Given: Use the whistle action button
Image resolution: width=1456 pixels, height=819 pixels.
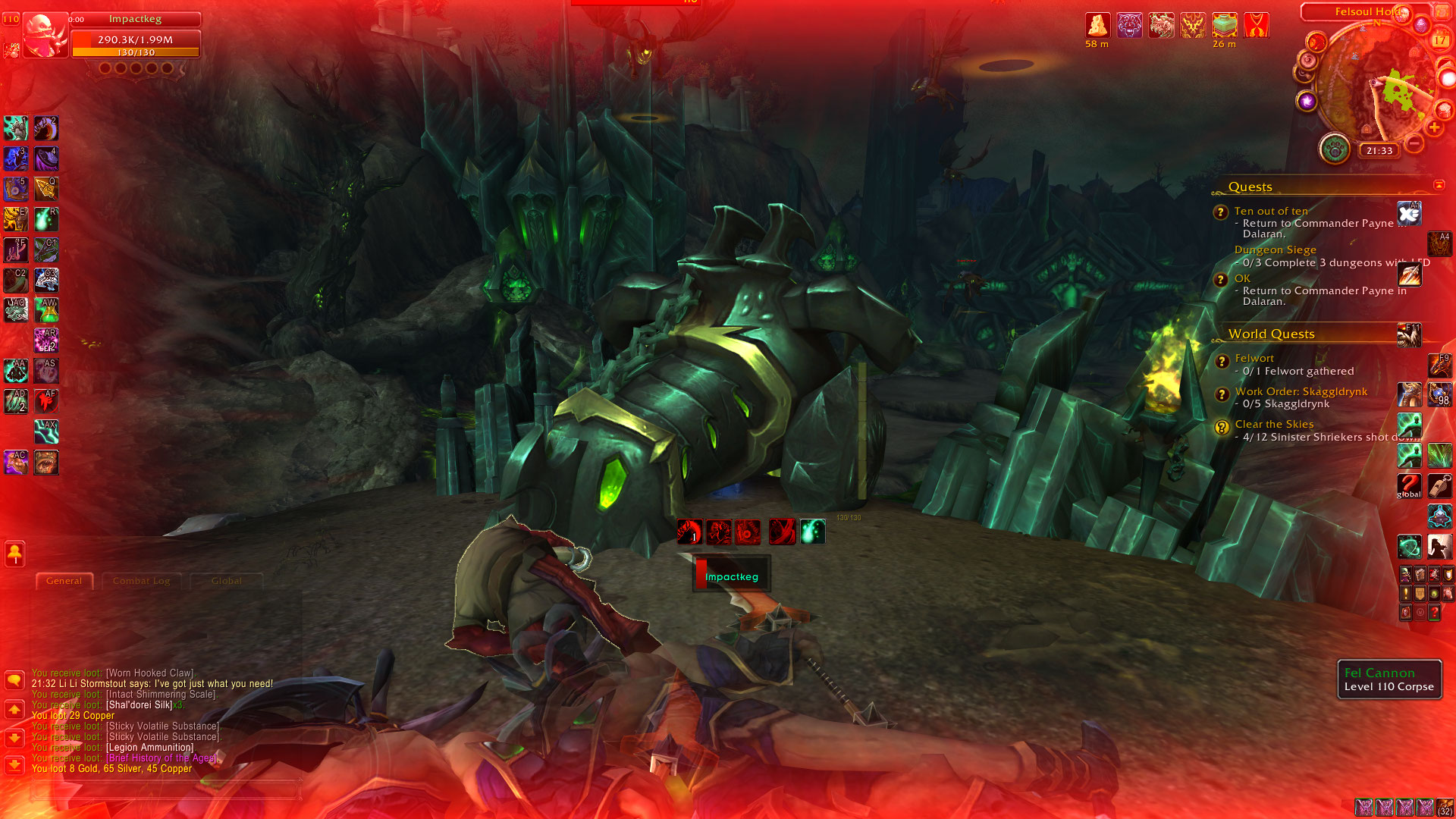Looking at the screenshot, I should pyautogui.click(x=1439, y=485).
